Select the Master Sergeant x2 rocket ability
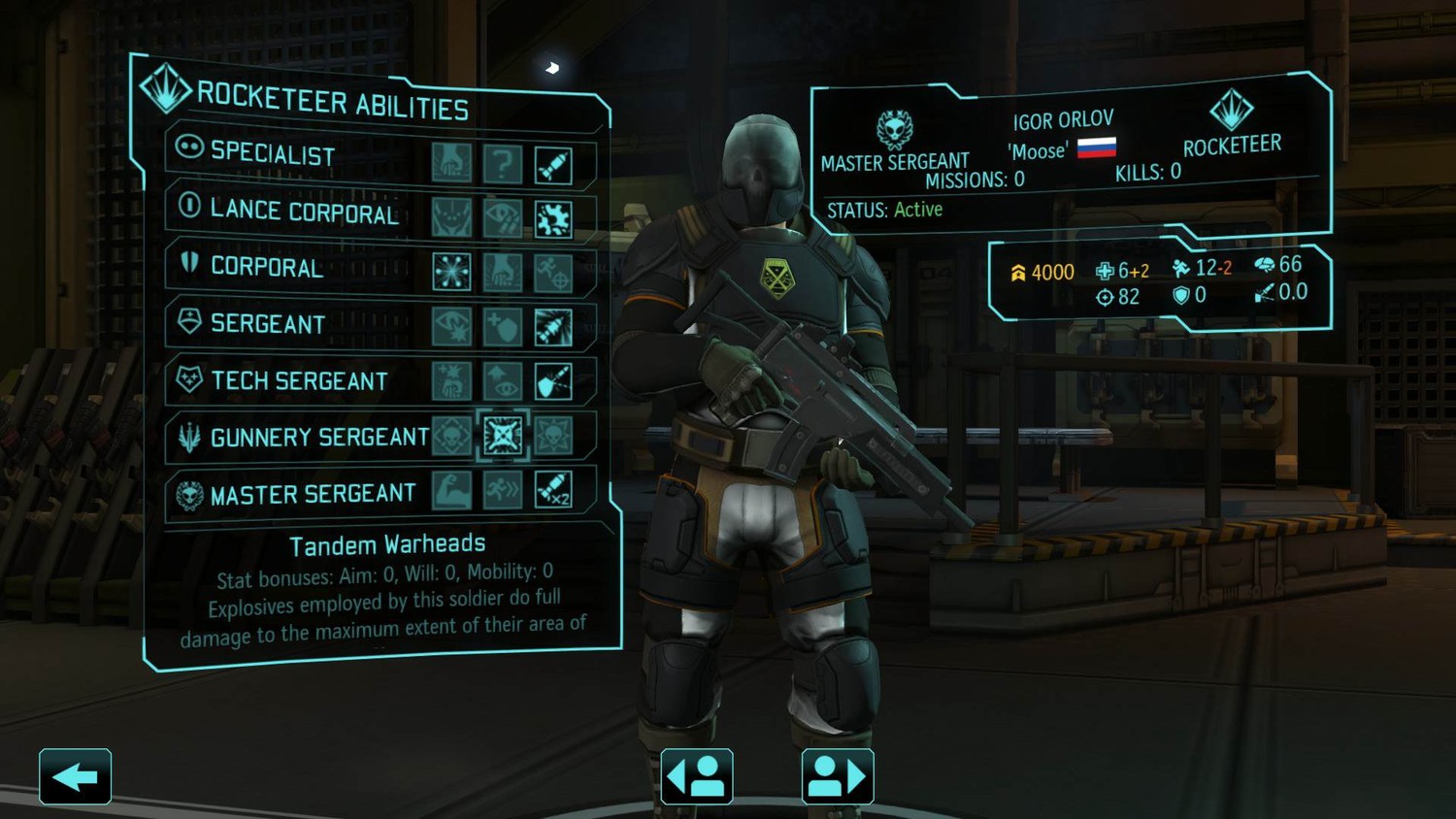Screen dimensions: 1456x819 [x=552, y=491]
